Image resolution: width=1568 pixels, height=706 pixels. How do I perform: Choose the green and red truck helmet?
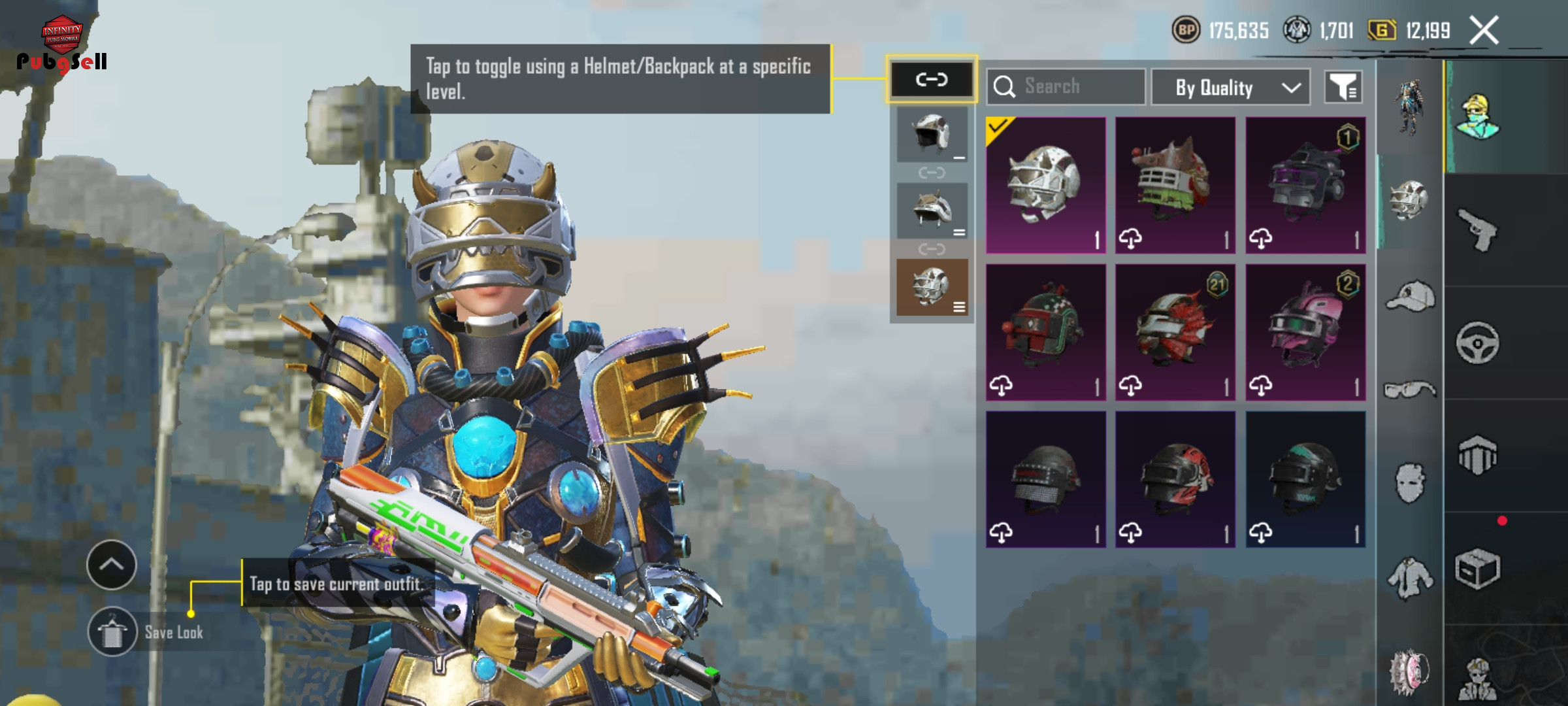click(x=1175, y=184)
